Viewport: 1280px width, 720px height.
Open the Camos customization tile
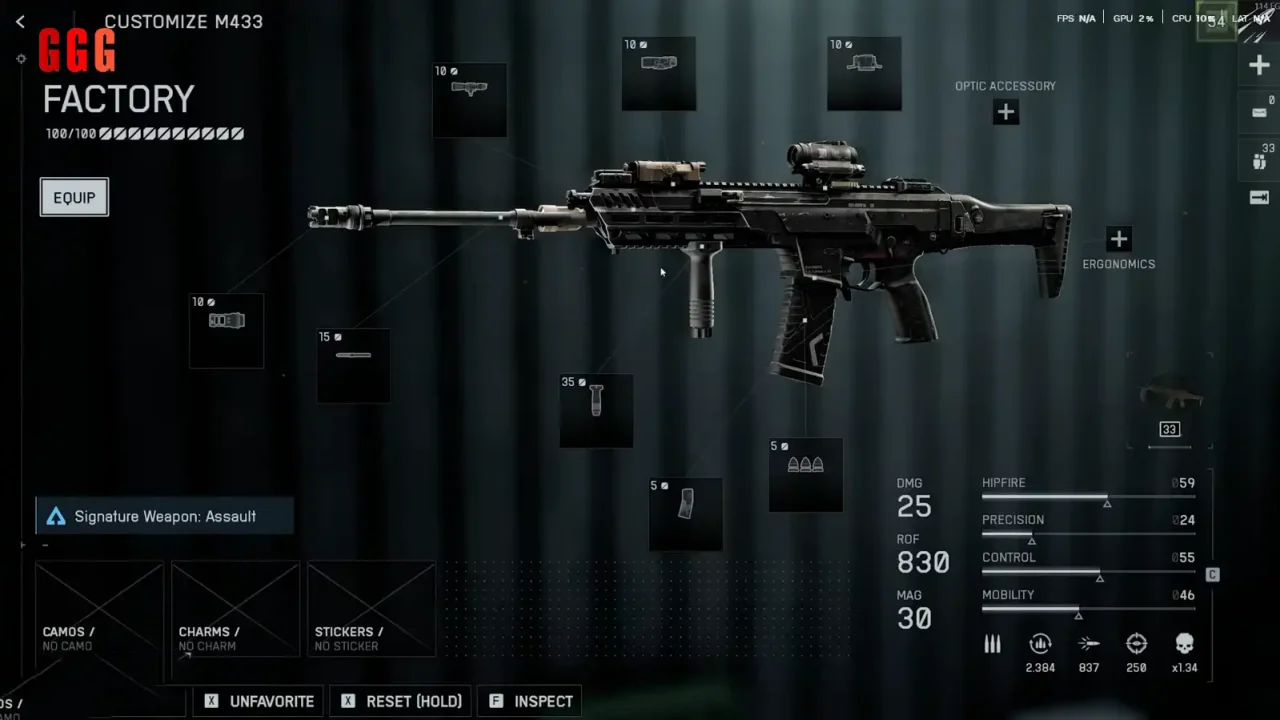tap(99, 608)
